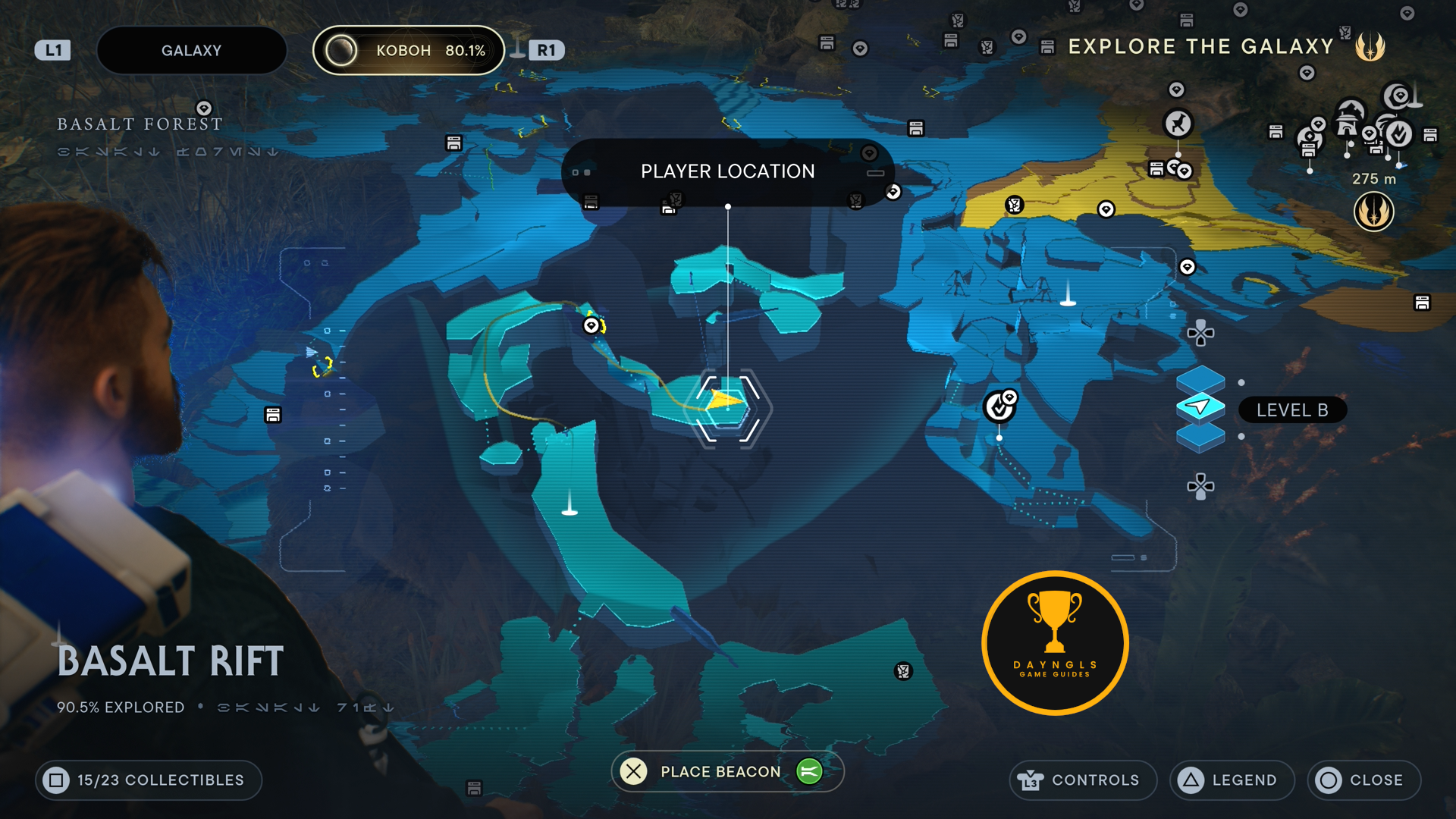Select the checkmark marker beside the rift

point(999,407)
